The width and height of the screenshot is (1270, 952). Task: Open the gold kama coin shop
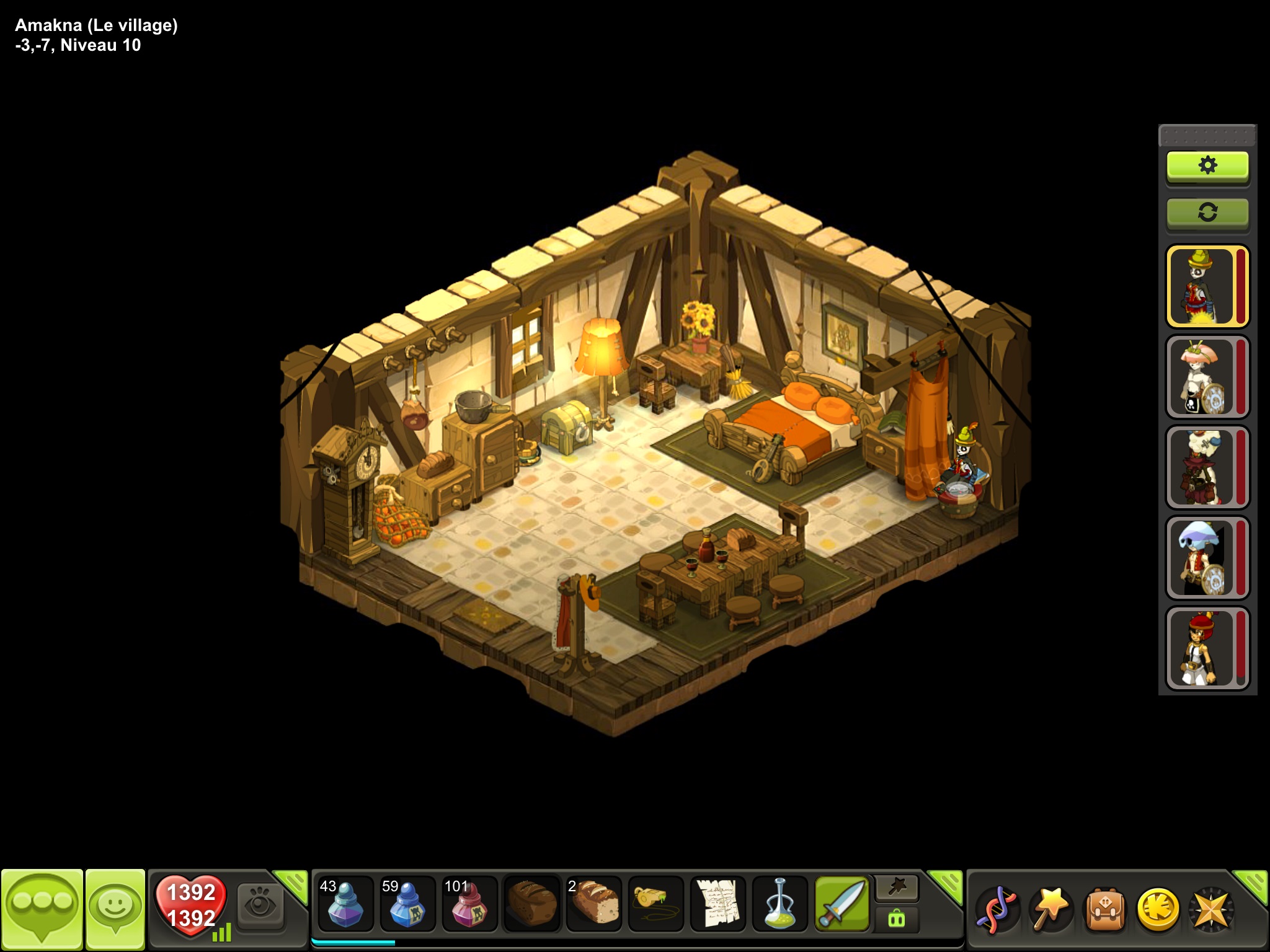coord(1158,909)
